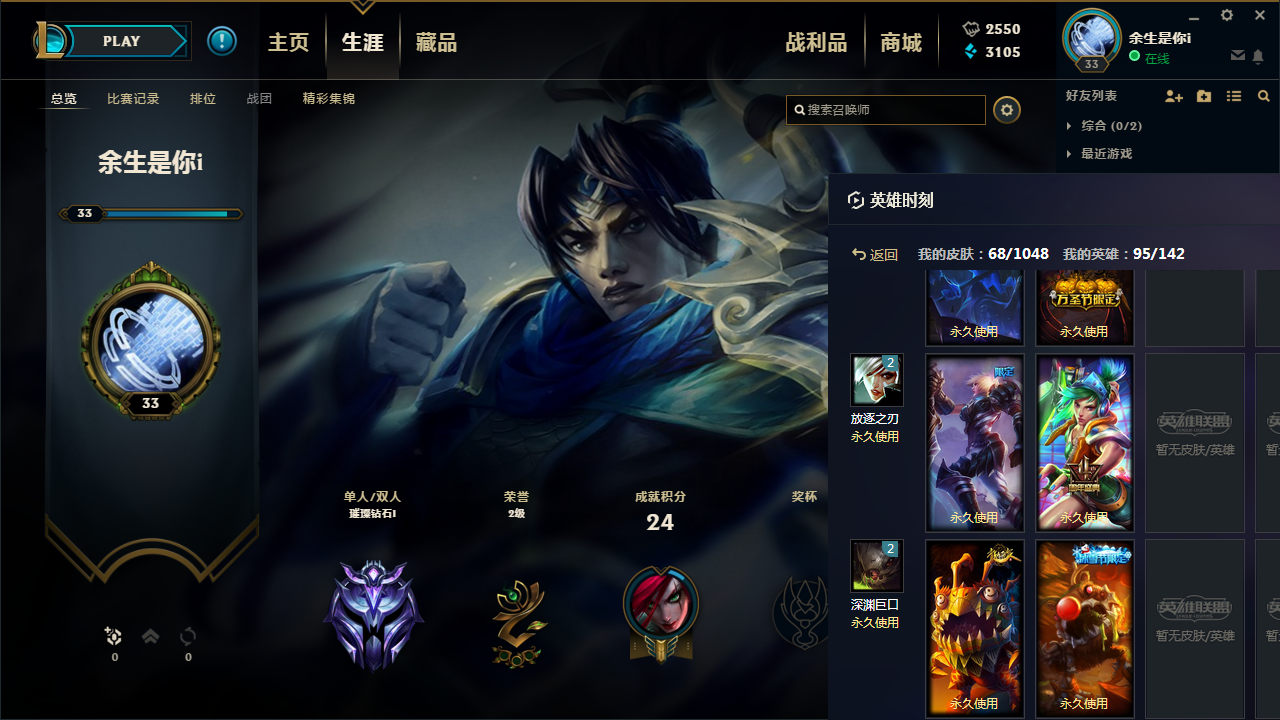Screen dimensions: 1280x720
Task: Open the summoner search filter gear dropdown
Action: (1006, 110)
